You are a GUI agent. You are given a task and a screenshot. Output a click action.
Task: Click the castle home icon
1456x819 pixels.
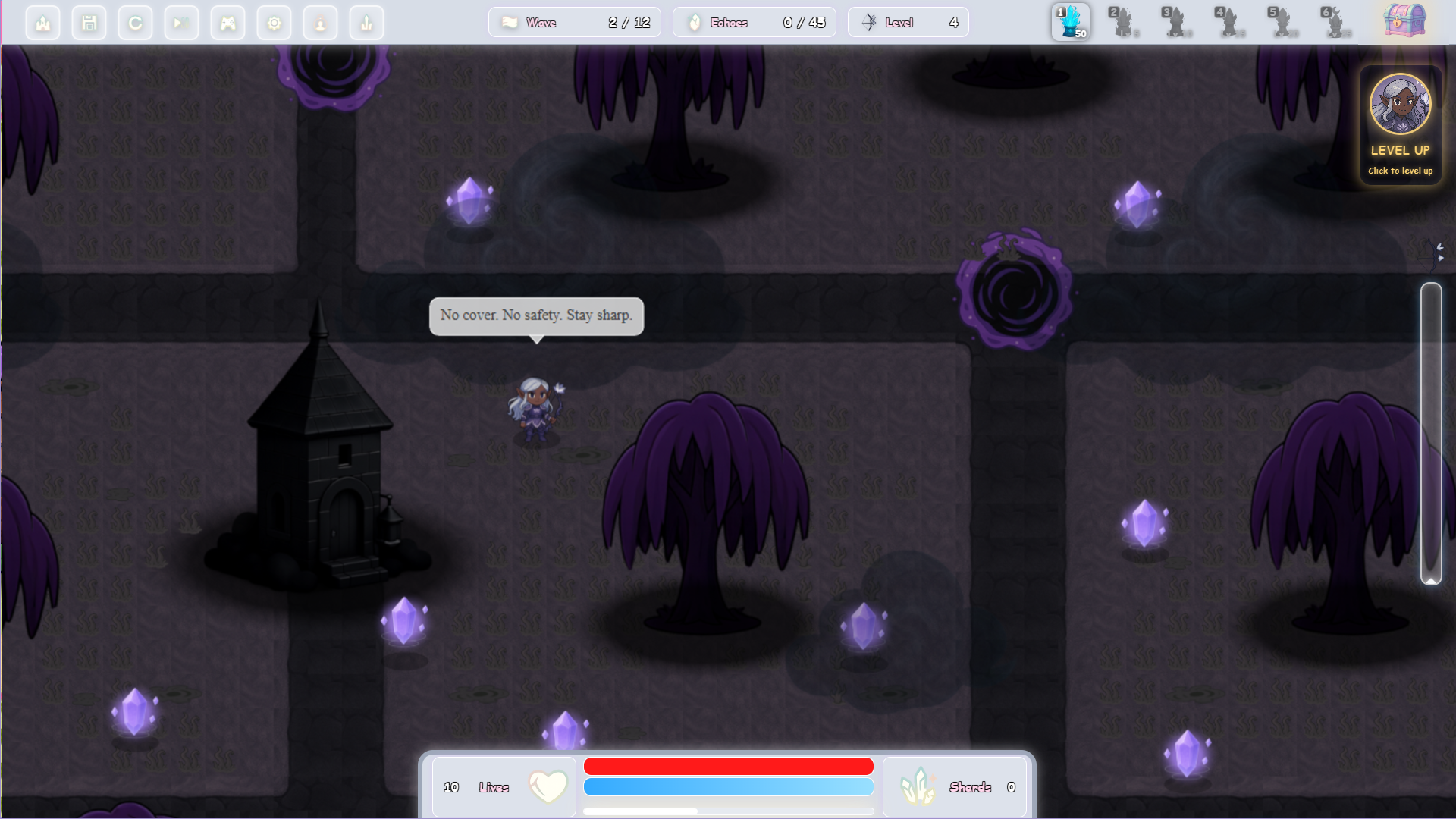point(42,23)
